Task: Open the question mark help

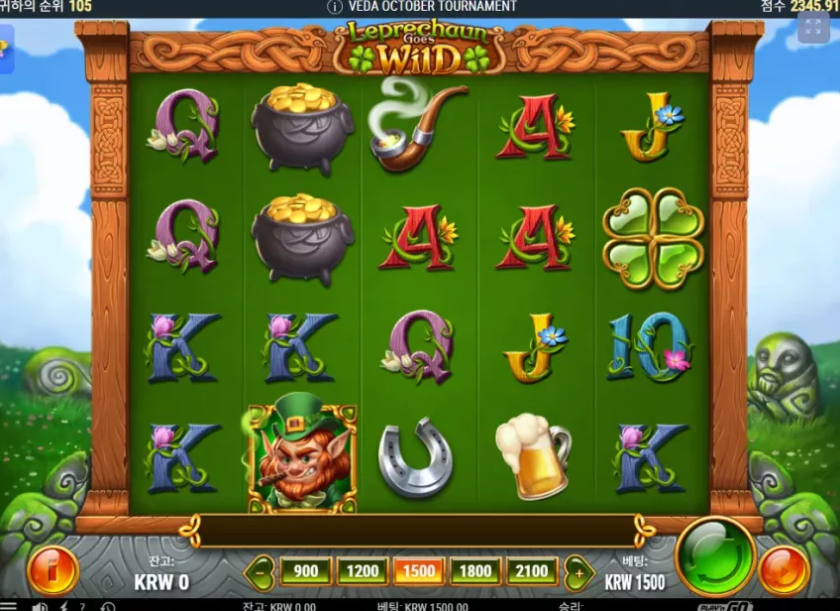Action: 82,605
